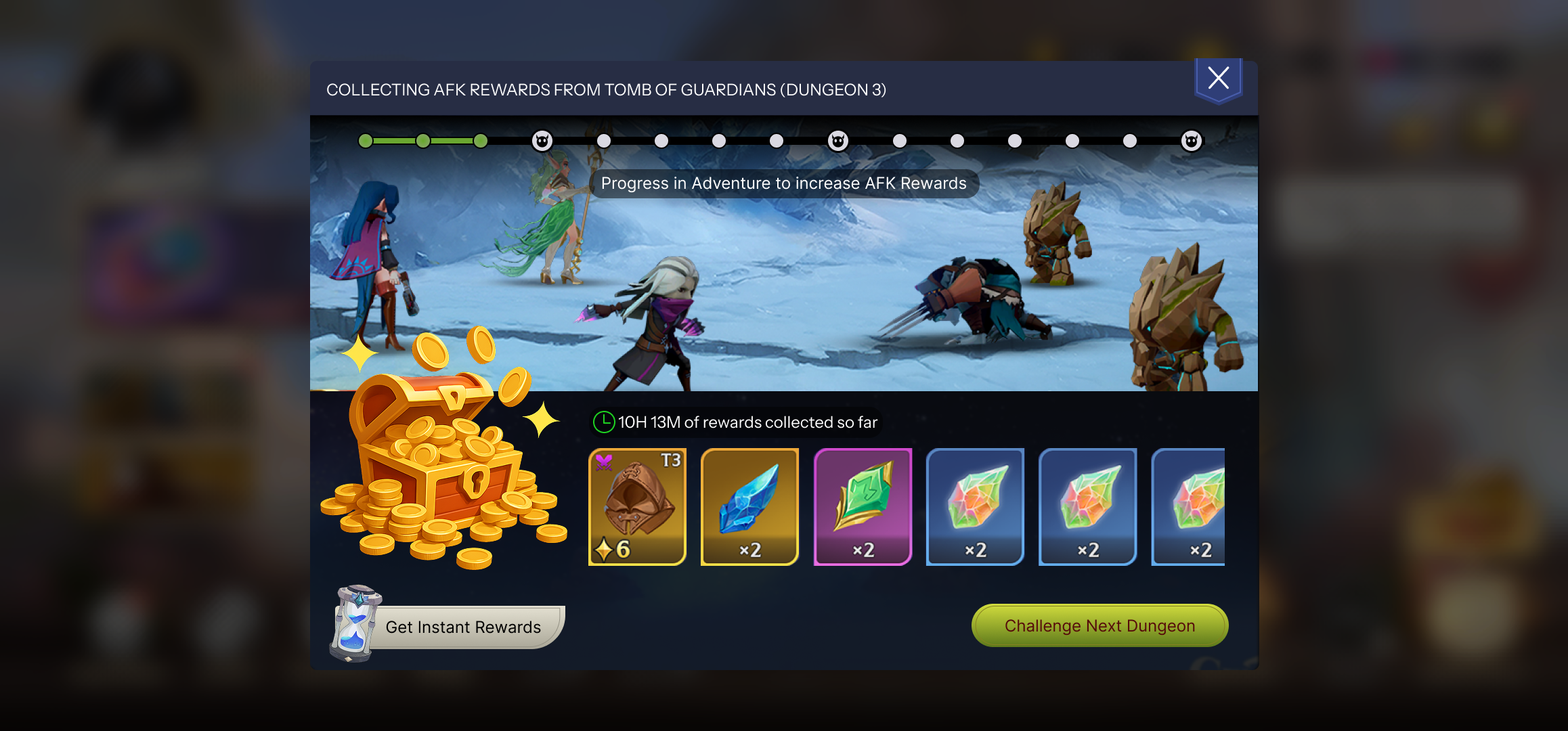Select the first boss stage marker
Image resolution: width=1568 pixels, height=731 pixels.
(x=542, y=141)
